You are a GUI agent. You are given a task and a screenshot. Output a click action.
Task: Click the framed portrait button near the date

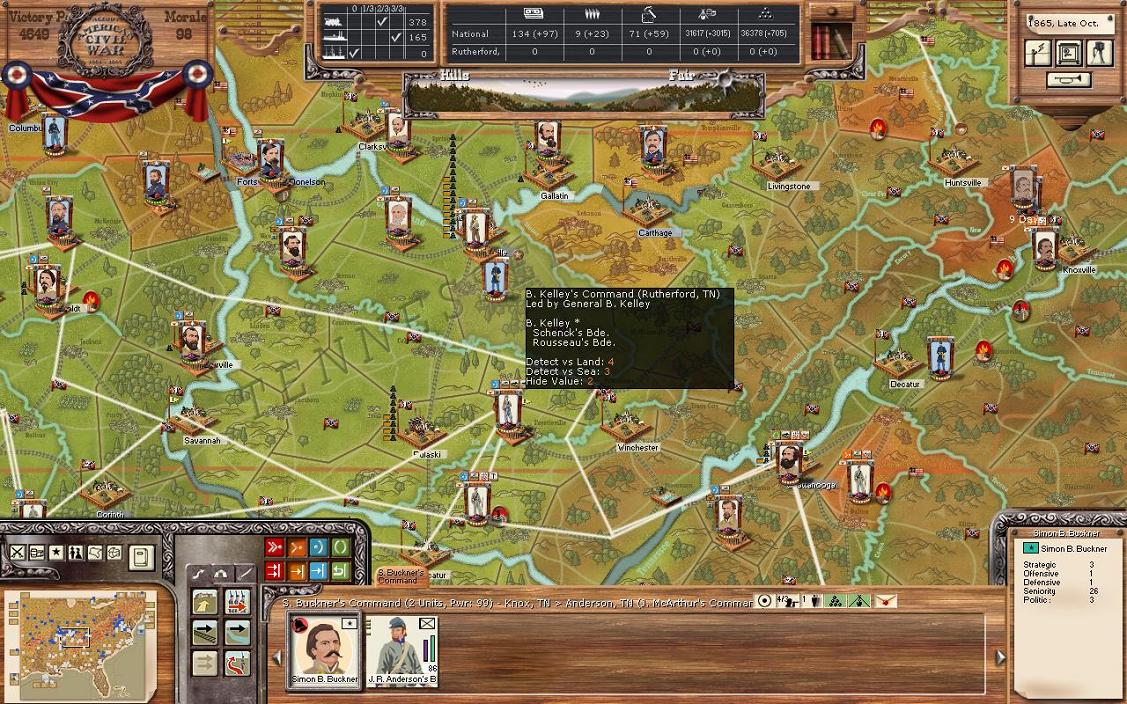pyautogui.click(x=1069, y=53)
